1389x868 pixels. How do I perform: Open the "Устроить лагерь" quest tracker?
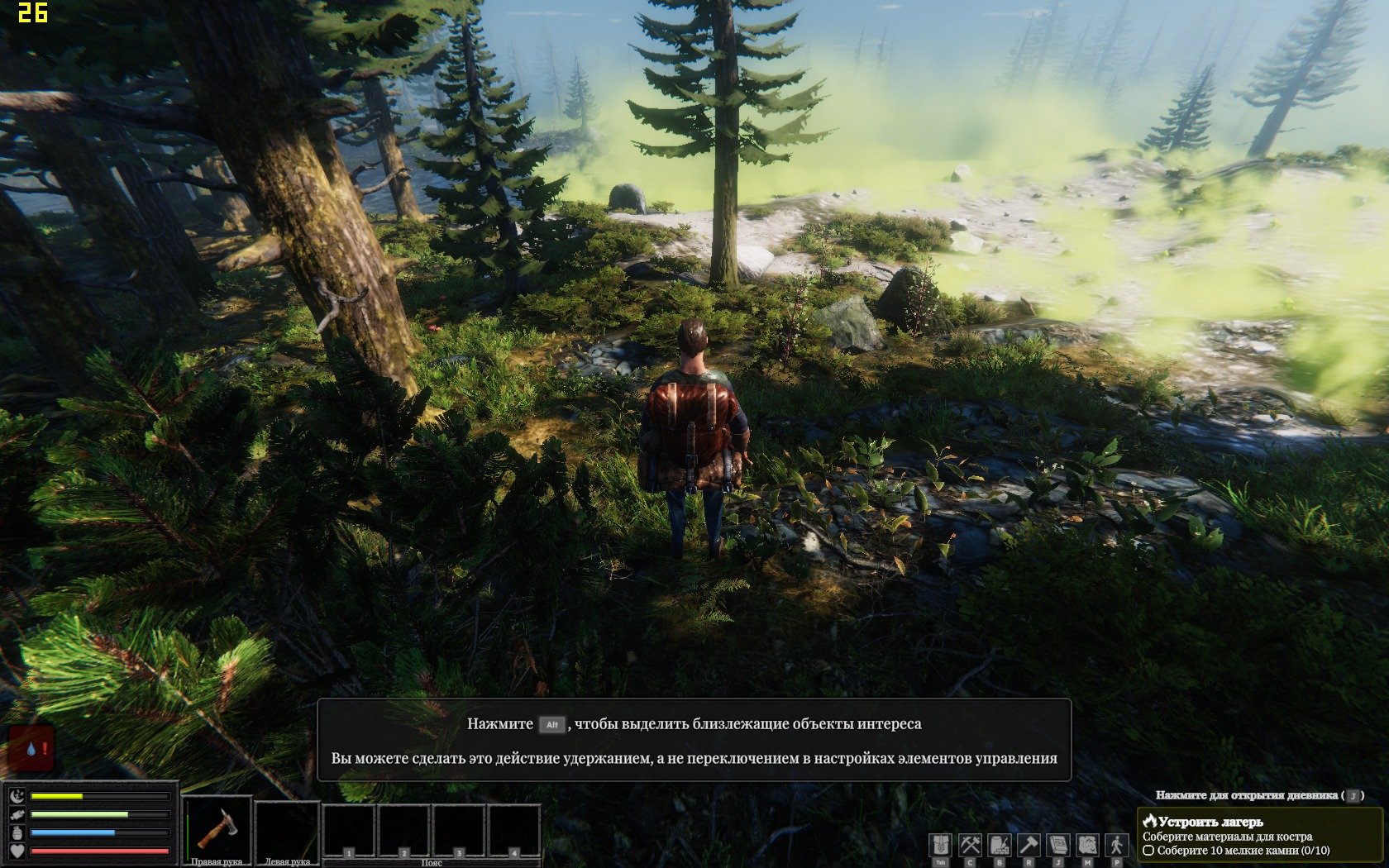pyautogui.click(x=1210, y=822)
